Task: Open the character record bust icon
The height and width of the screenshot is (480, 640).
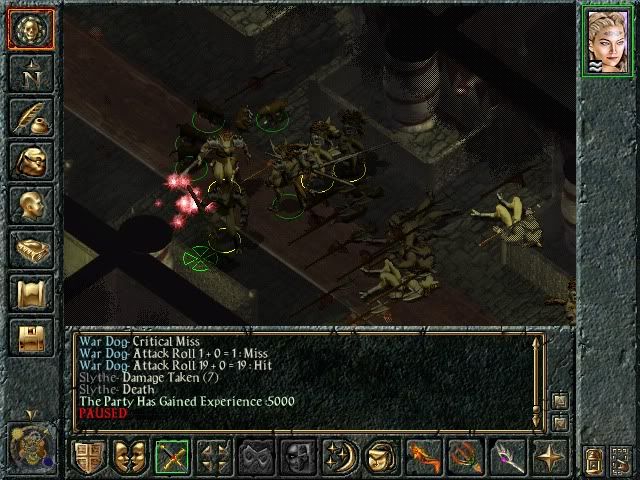Action: pos(29,204)
